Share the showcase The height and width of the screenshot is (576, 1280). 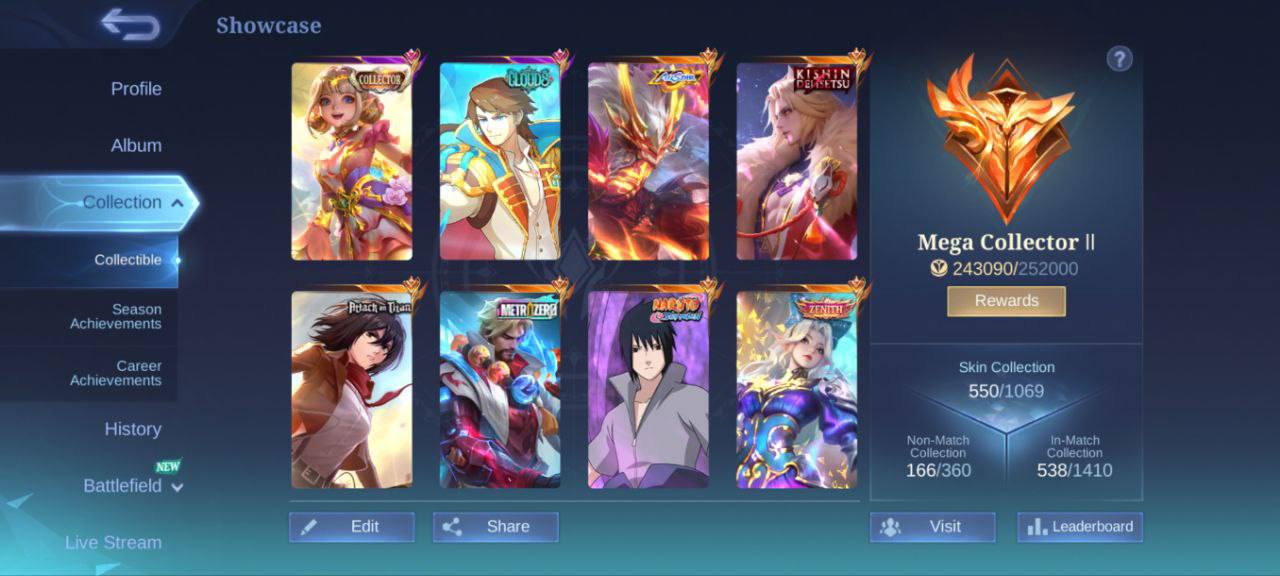[x=496, y=527]
